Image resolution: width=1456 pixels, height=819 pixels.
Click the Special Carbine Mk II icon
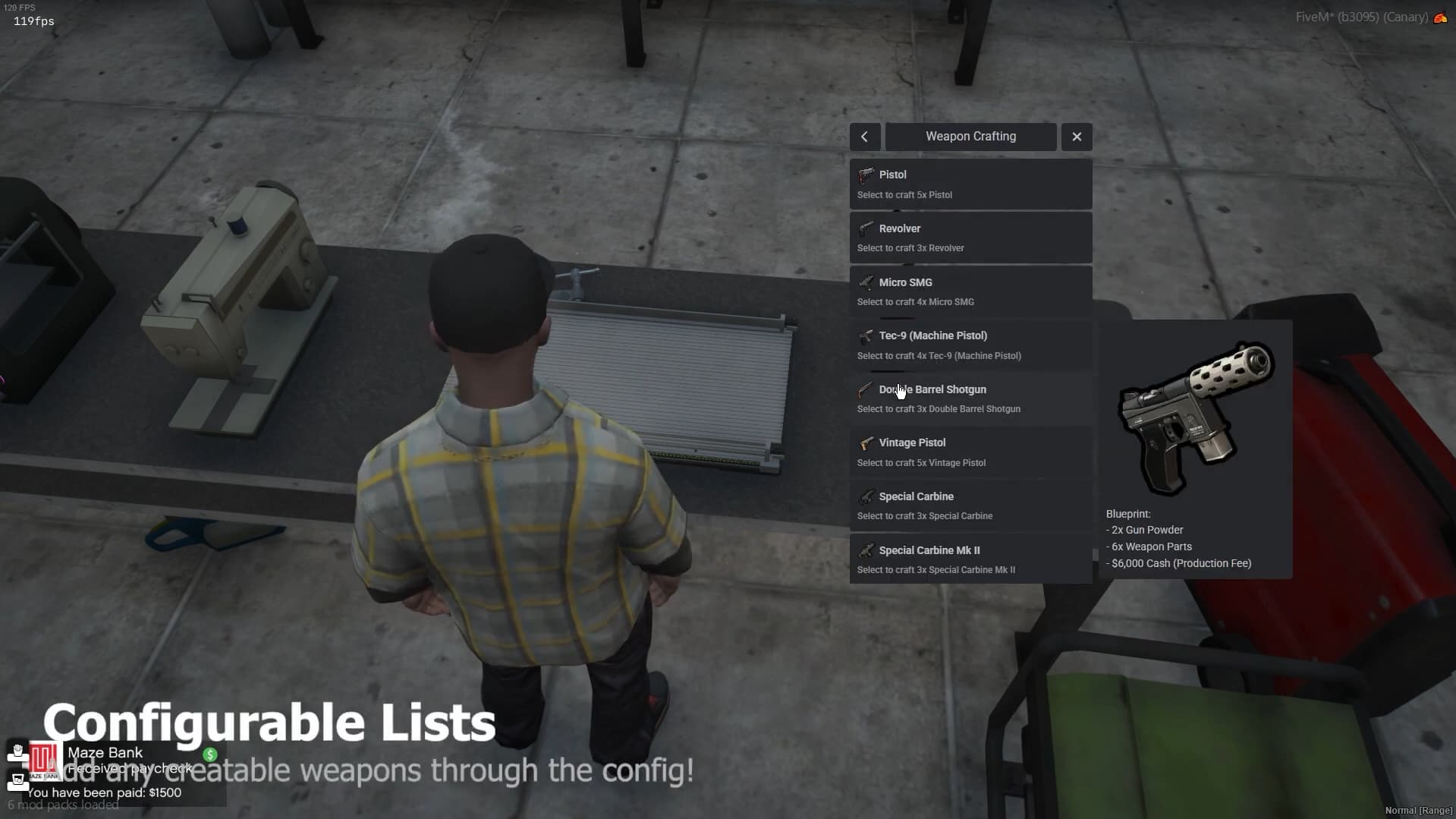866,551
